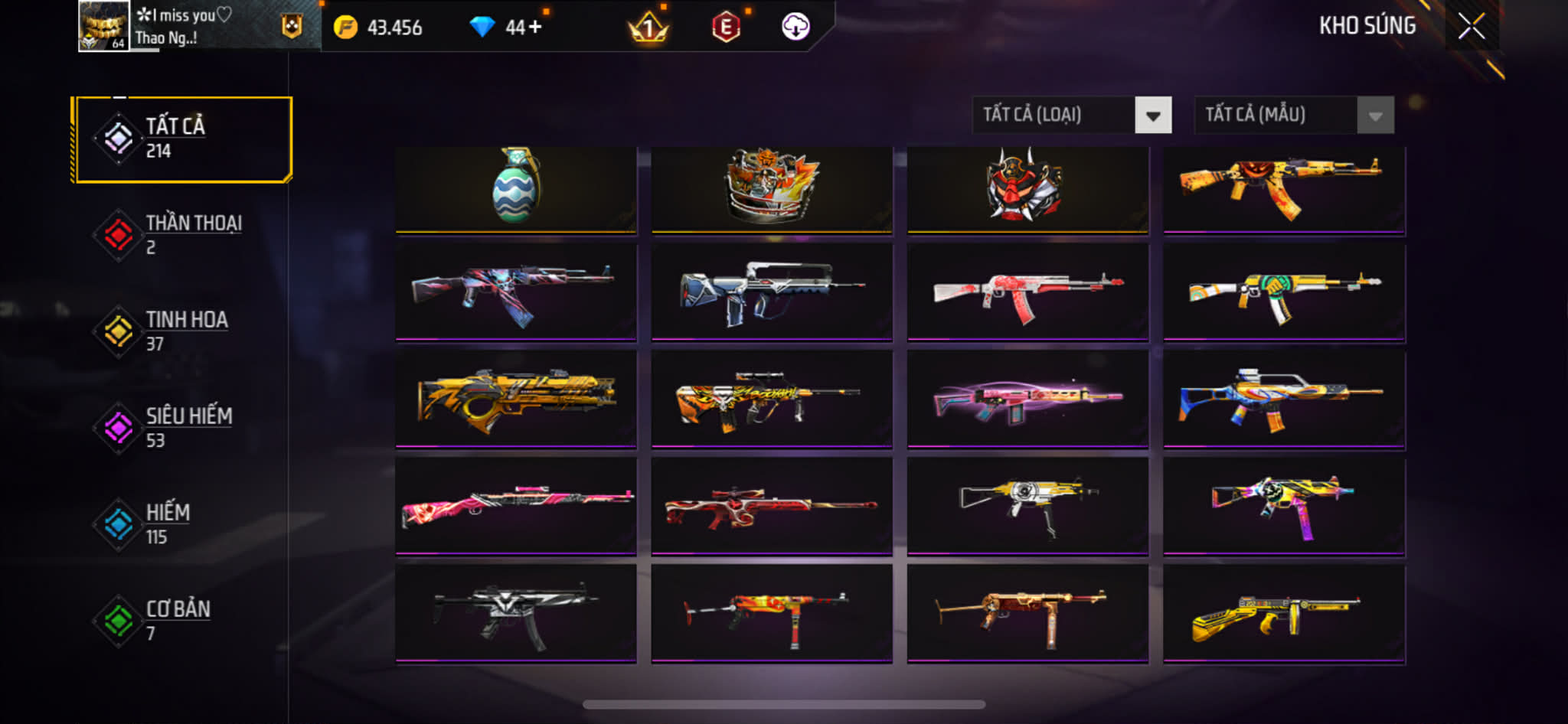The width and height of the screenshot is (1568, 724).
Task: Open the player profile avatar
Action: click(103, 26)
